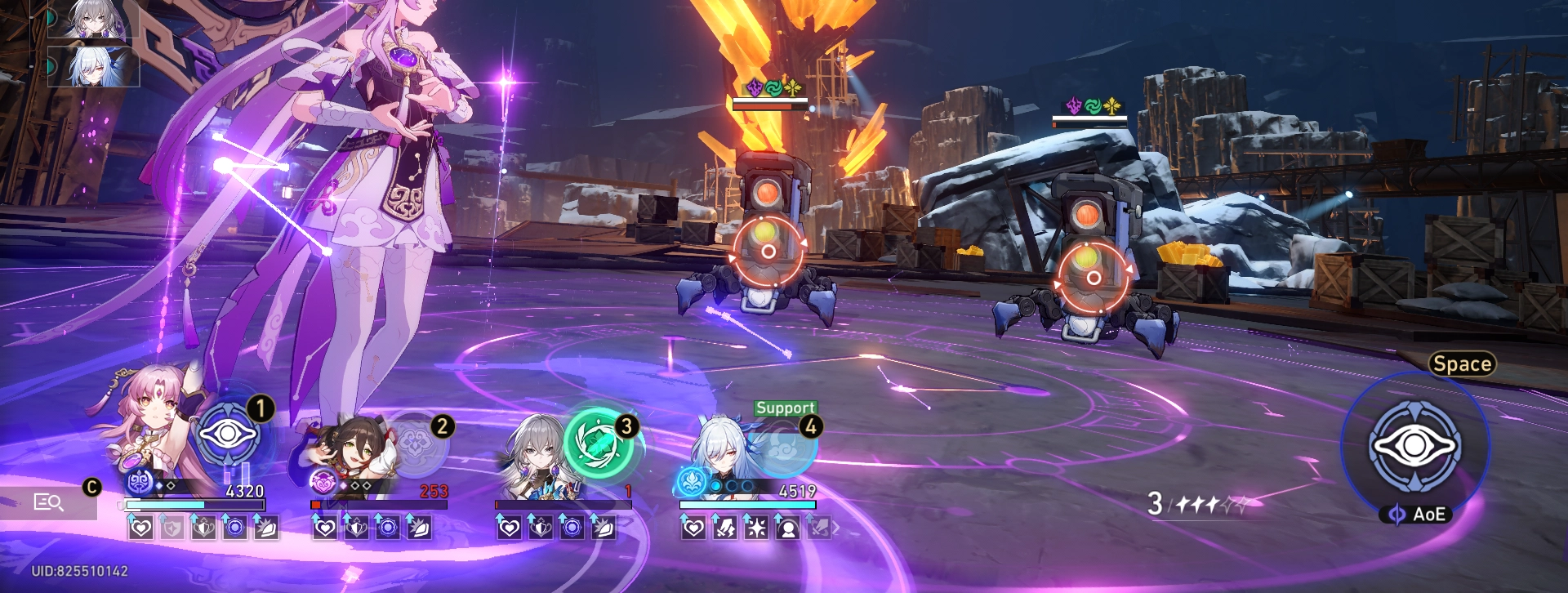Click the person buff icon under the Support character
Screen dimensions: 1568x593
(787, 529)
